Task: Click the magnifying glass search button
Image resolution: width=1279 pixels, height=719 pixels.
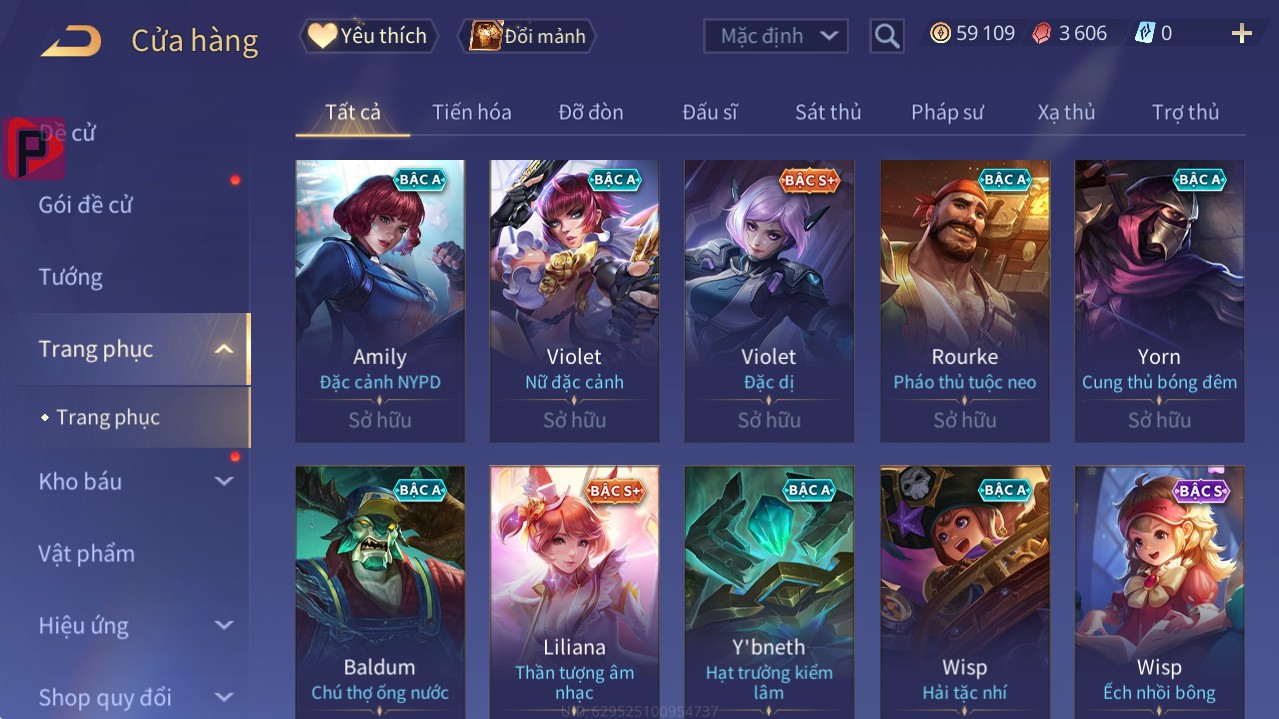Action: (886, 36)
